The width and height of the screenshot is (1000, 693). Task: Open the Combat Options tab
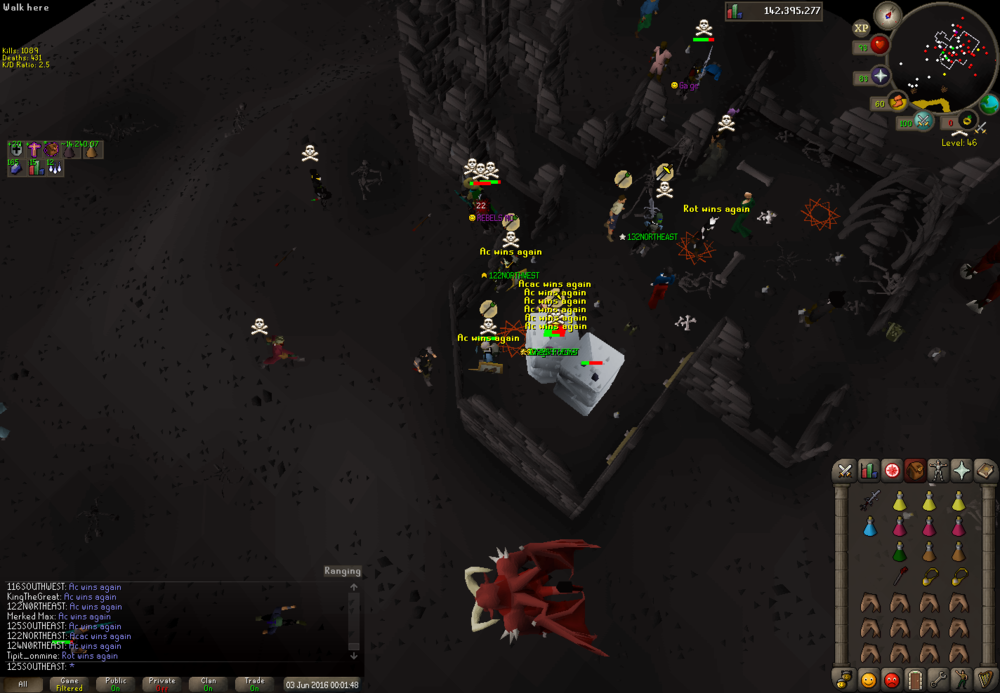tap(845, 470)
